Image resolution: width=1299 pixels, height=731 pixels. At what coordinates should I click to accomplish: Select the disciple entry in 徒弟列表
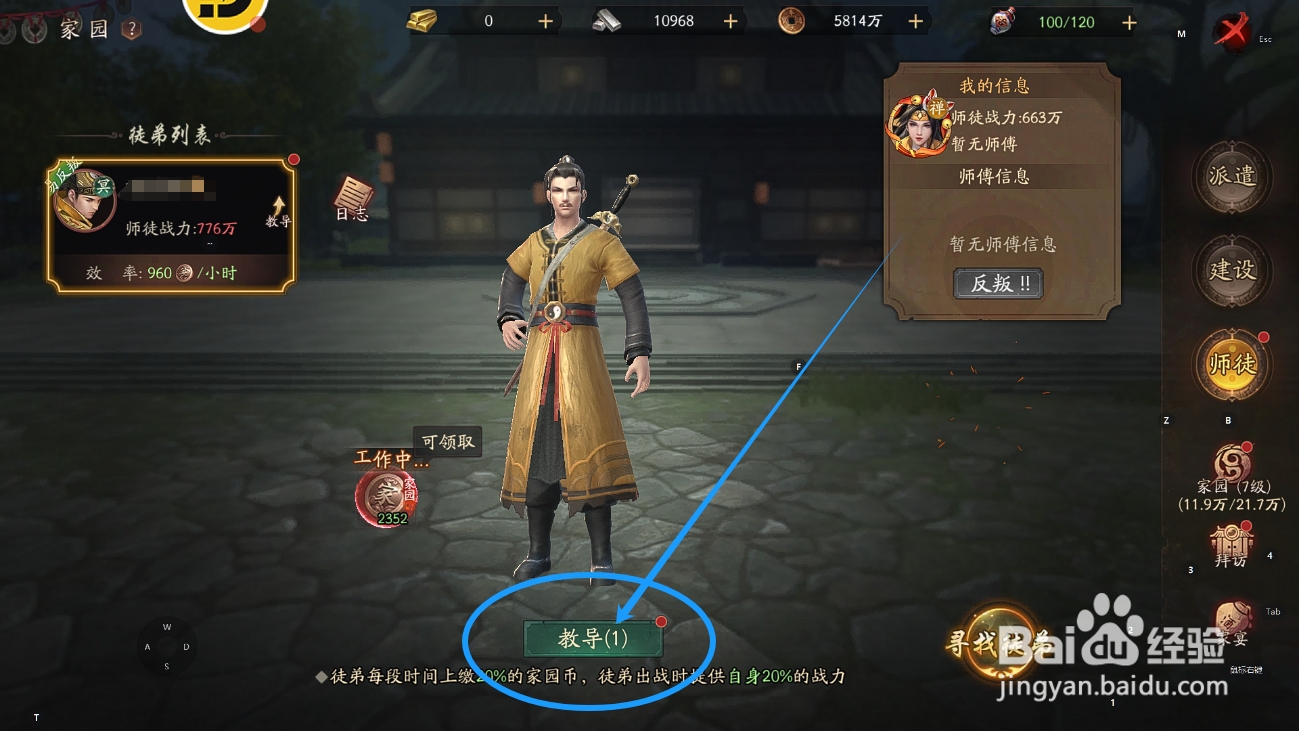click(165, 220)
